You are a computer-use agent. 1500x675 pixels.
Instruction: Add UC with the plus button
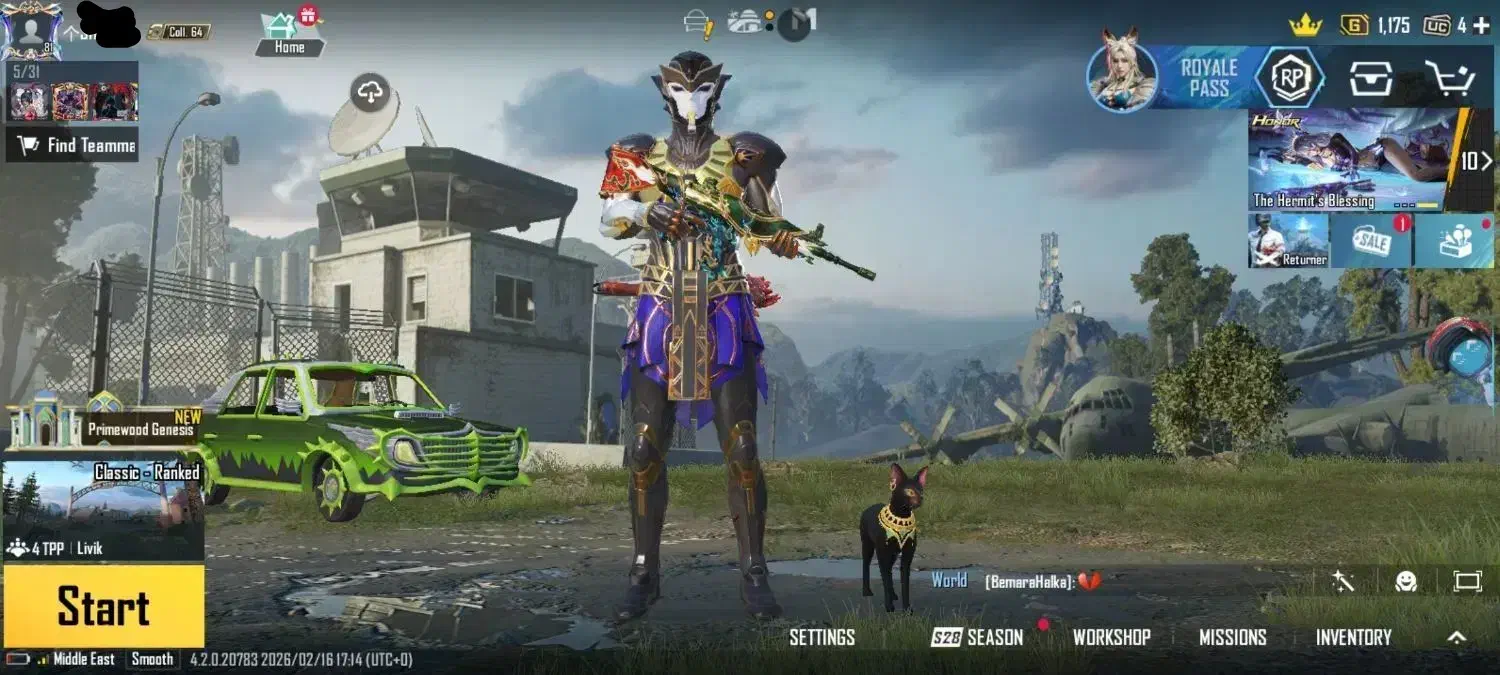(1481, 26)
